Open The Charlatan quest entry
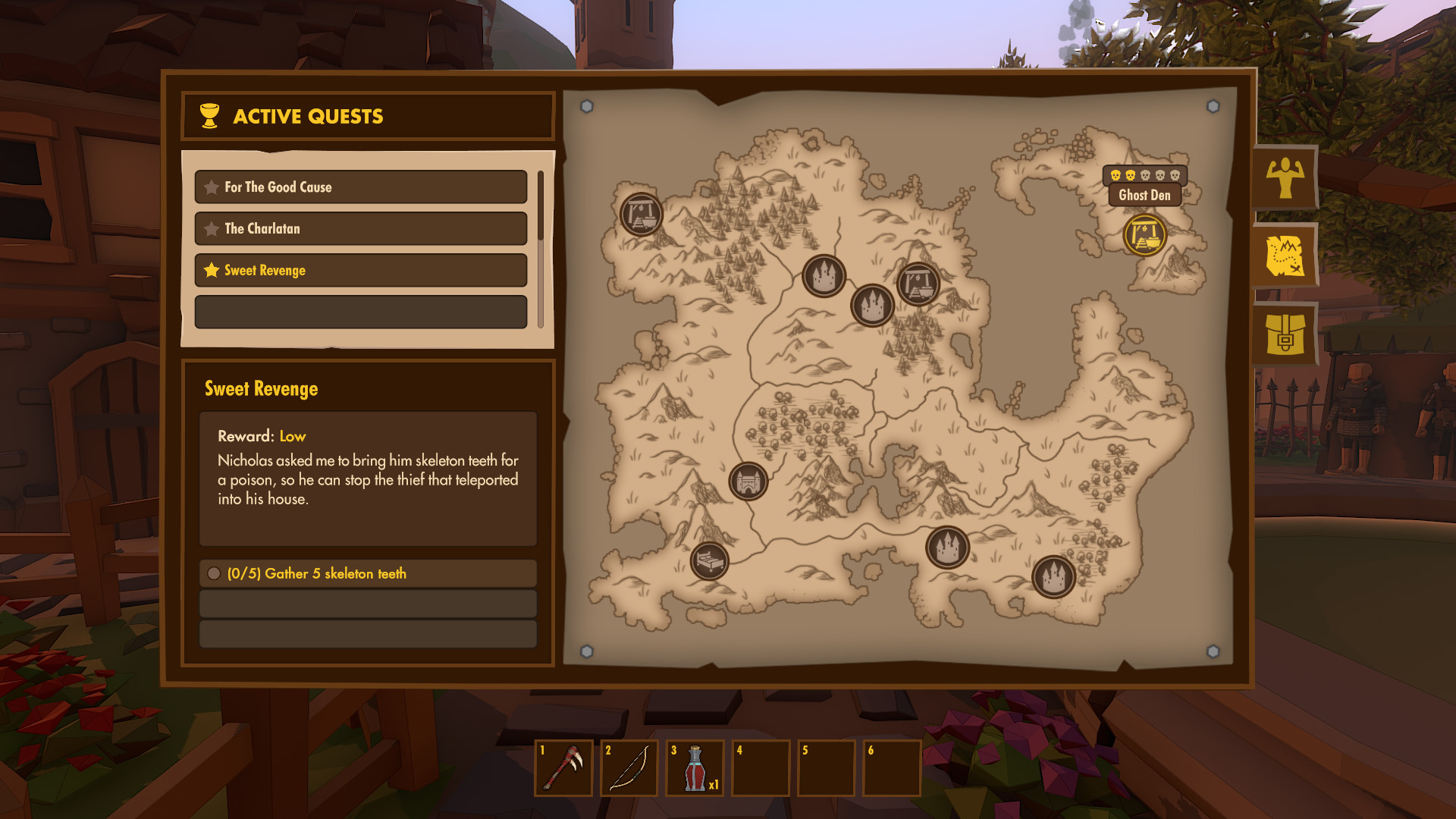Screen dimensions: 1456x819 click(x=360, y=229)
